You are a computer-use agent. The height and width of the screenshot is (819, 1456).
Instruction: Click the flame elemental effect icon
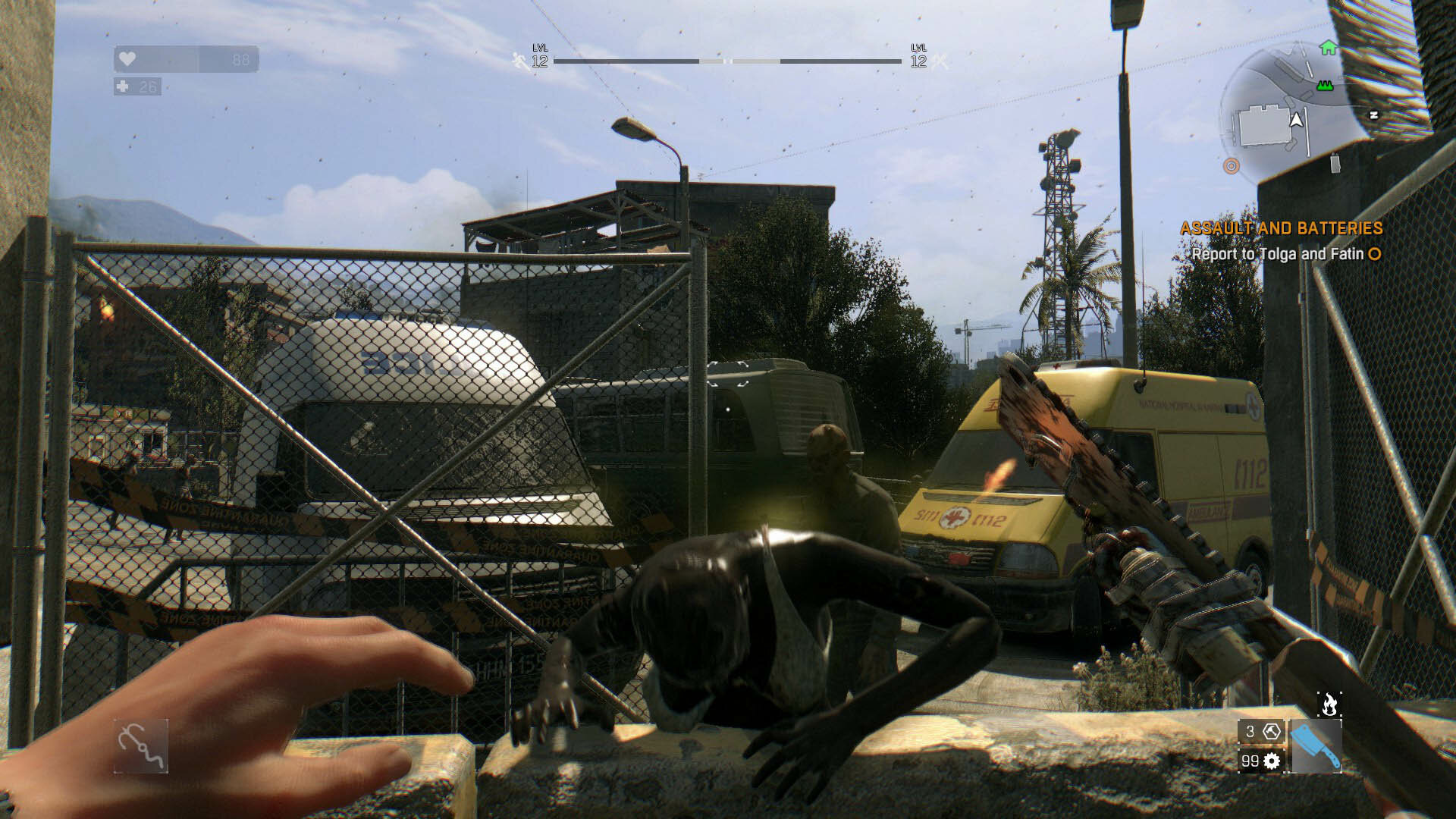point(1329,704)
